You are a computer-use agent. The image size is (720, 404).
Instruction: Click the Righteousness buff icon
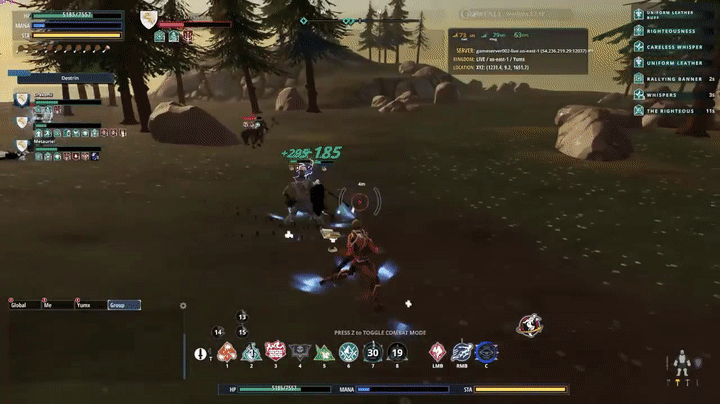tap(639, 31)
